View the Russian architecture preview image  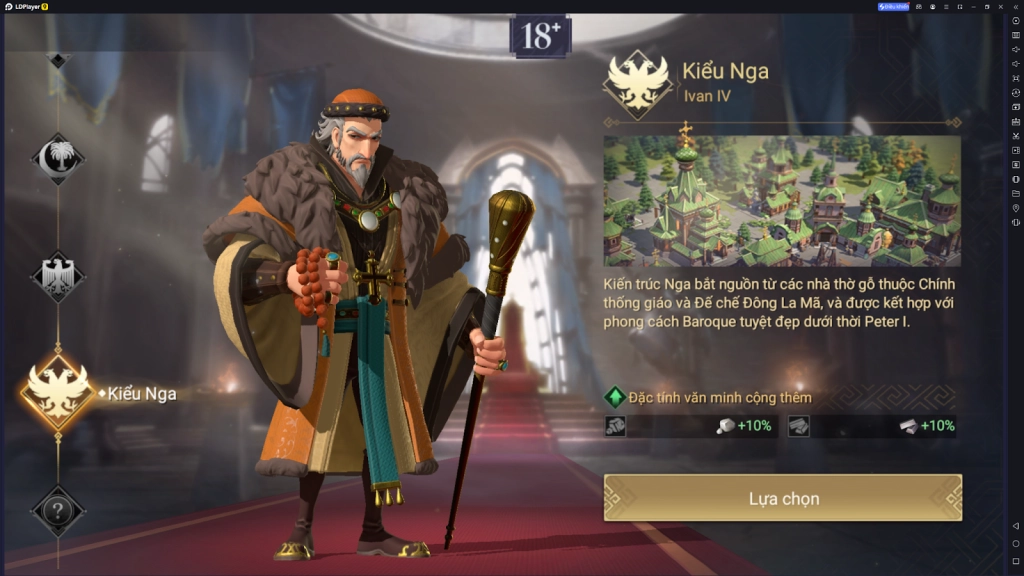click(x=781, y=201)
